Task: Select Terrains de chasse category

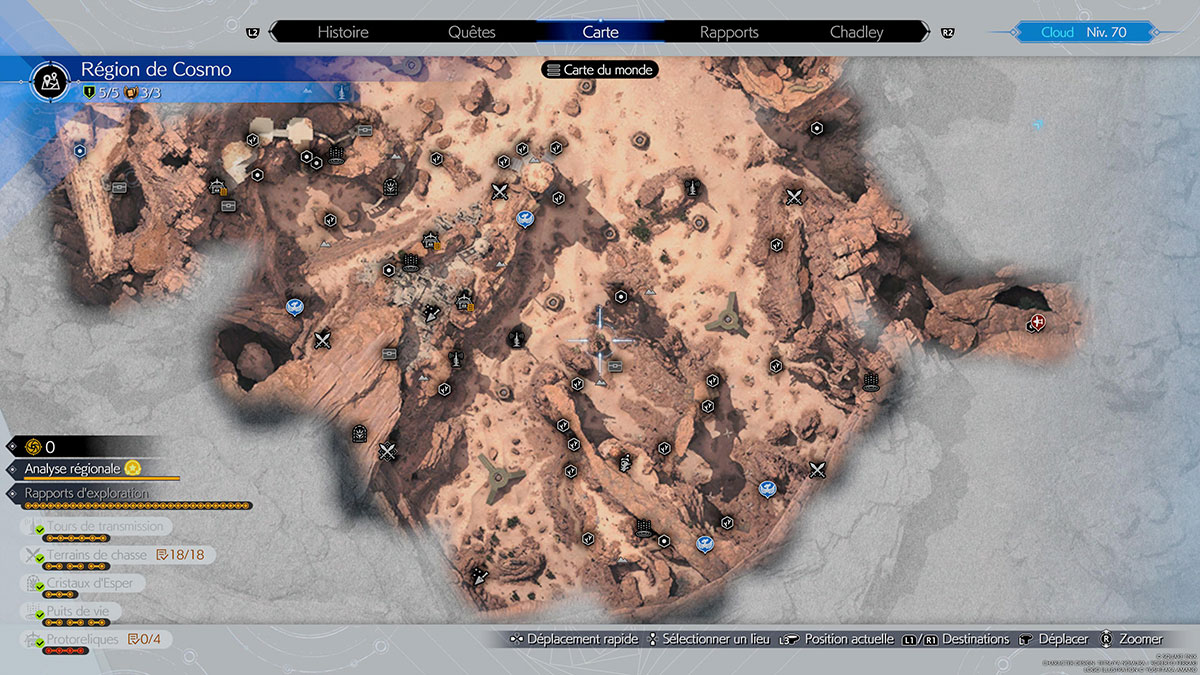Action: 96,555
